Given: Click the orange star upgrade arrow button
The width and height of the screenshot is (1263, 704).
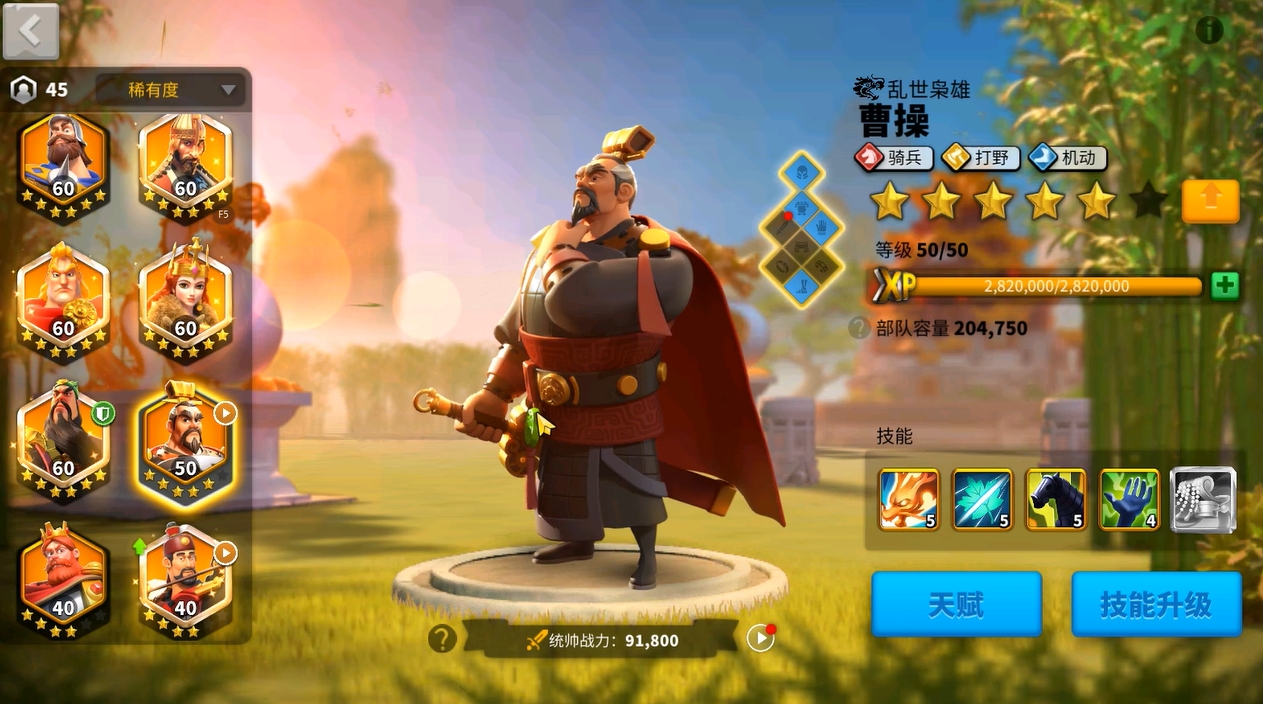Looking at the screenshot, I should (x=1210, y=201).
